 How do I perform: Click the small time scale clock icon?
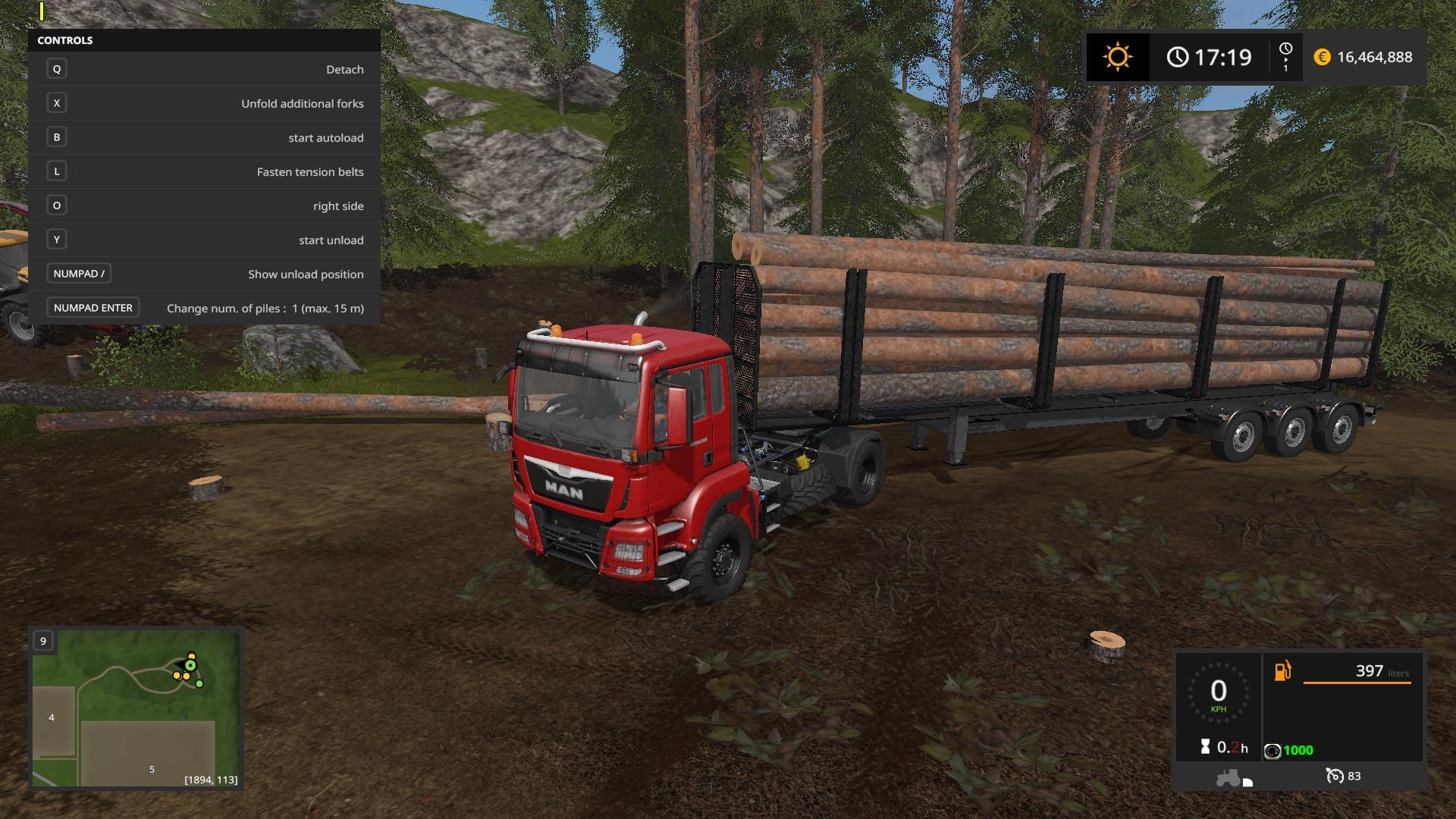click(x=1285, y=50)
